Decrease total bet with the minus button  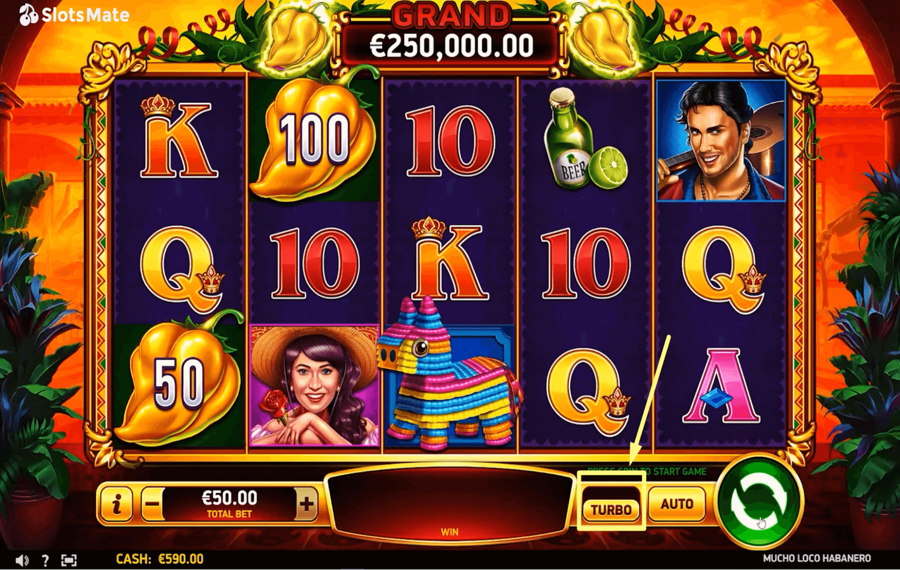click(152, 504)
